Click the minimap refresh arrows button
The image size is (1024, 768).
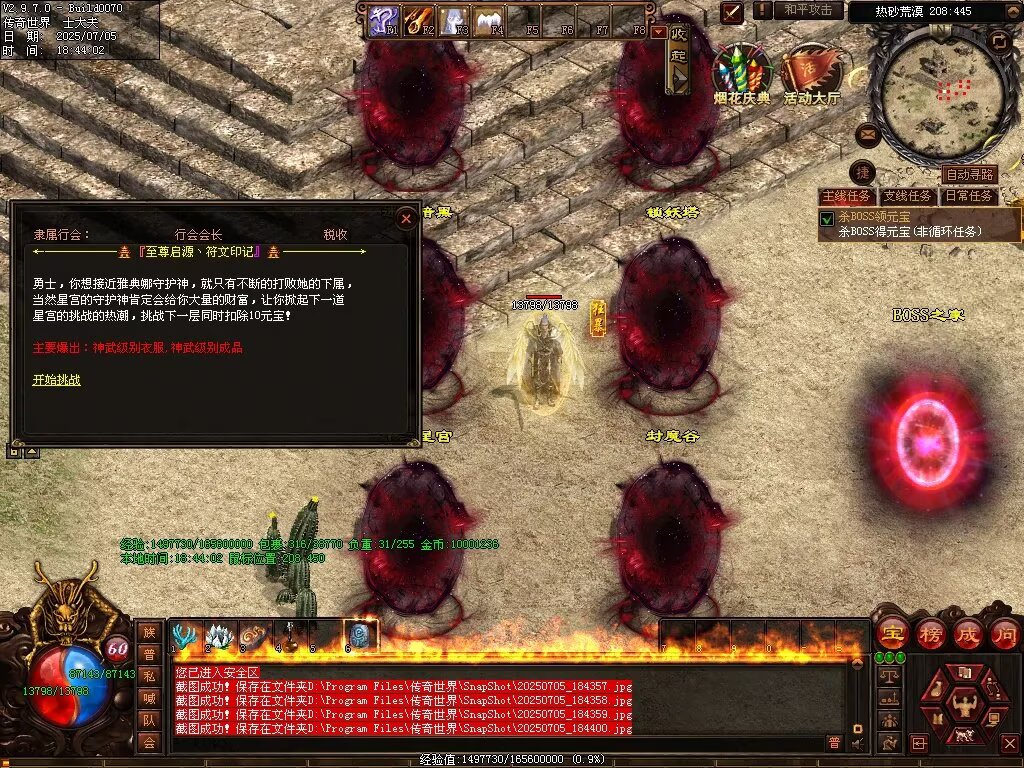click(x=998, y=41)
